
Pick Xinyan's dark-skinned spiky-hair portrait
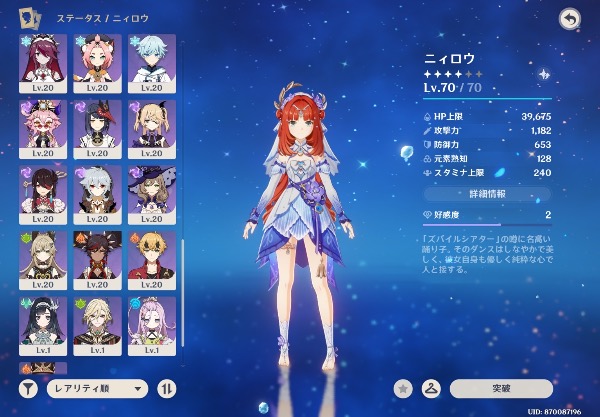click(x=98, y=258)
